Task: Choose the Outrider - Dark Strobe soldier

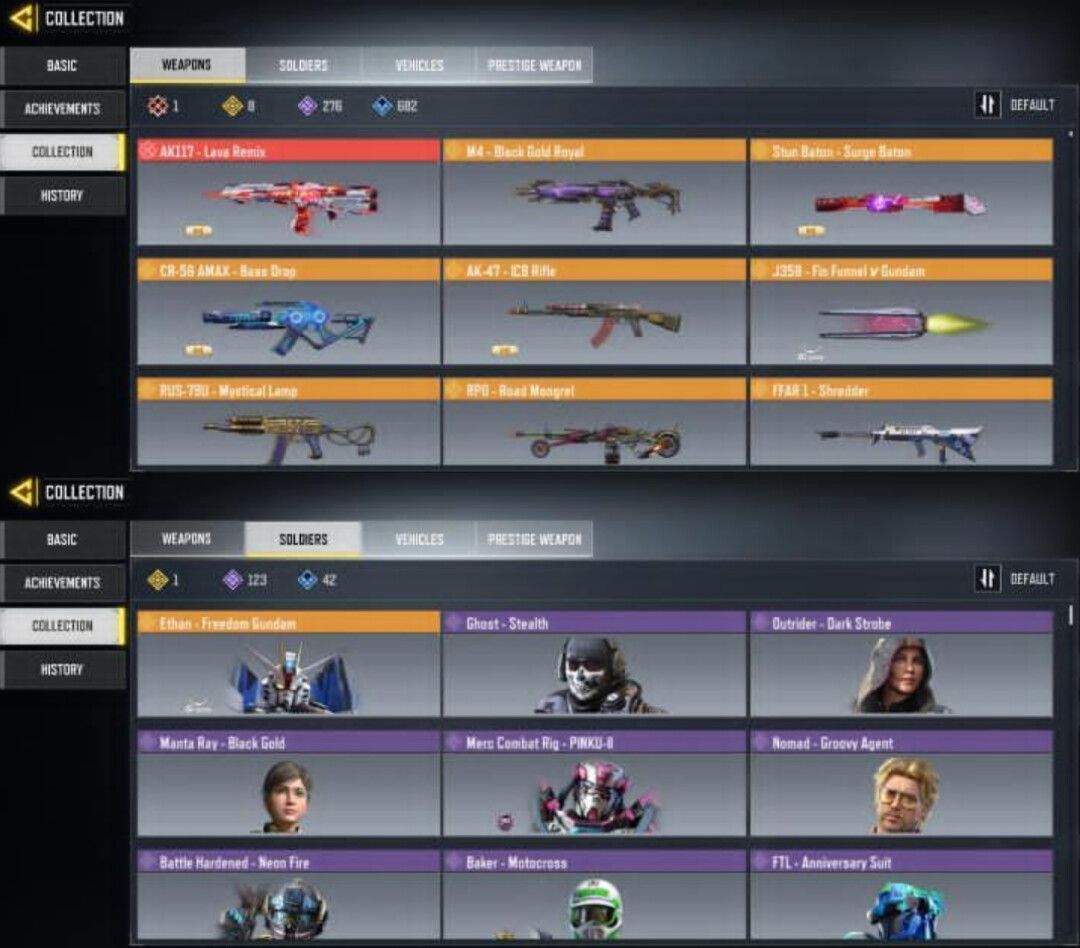Action: 901,666
